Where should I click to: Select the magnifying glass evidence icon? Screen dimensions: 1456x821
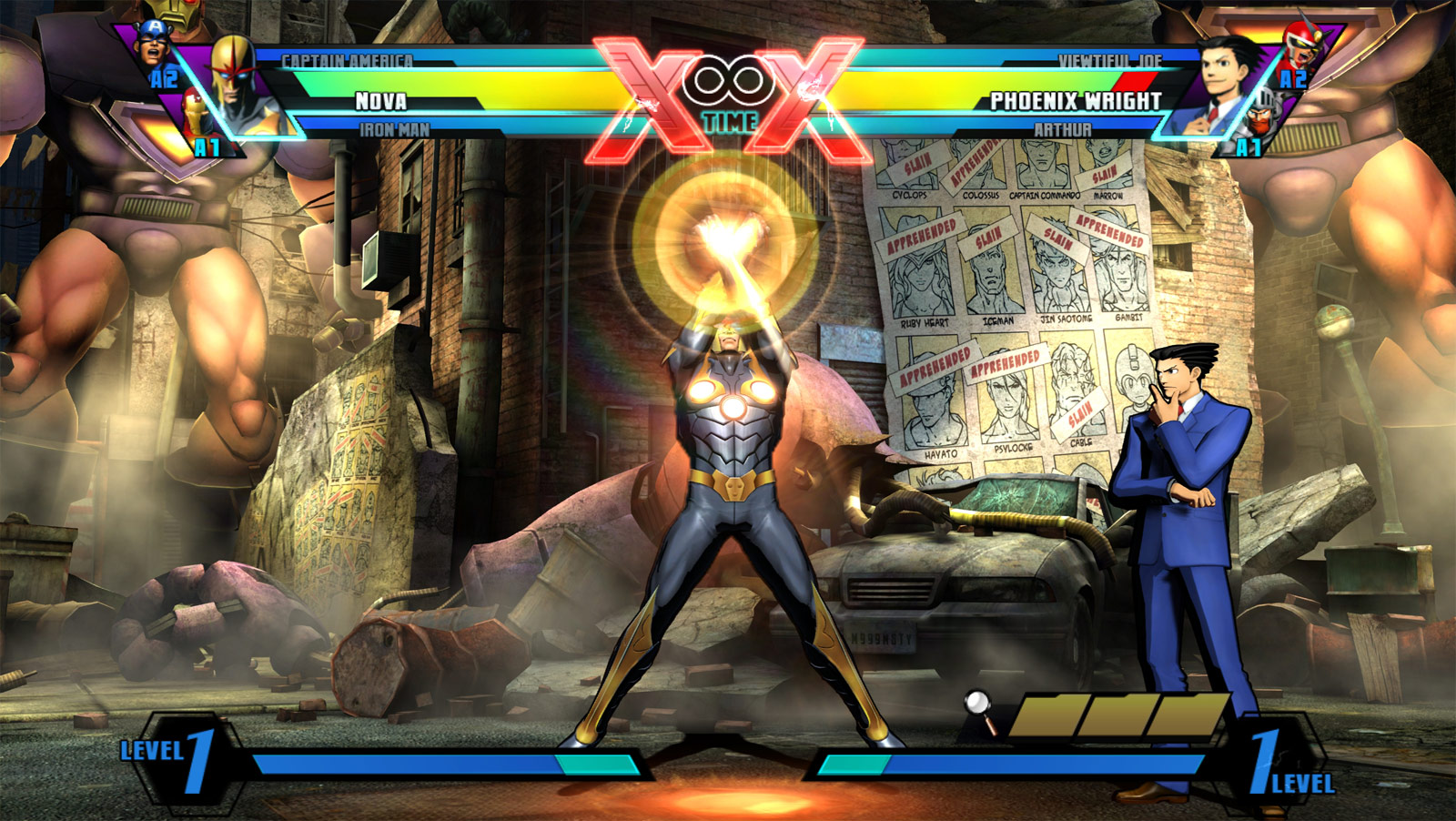tap(976, 703)
